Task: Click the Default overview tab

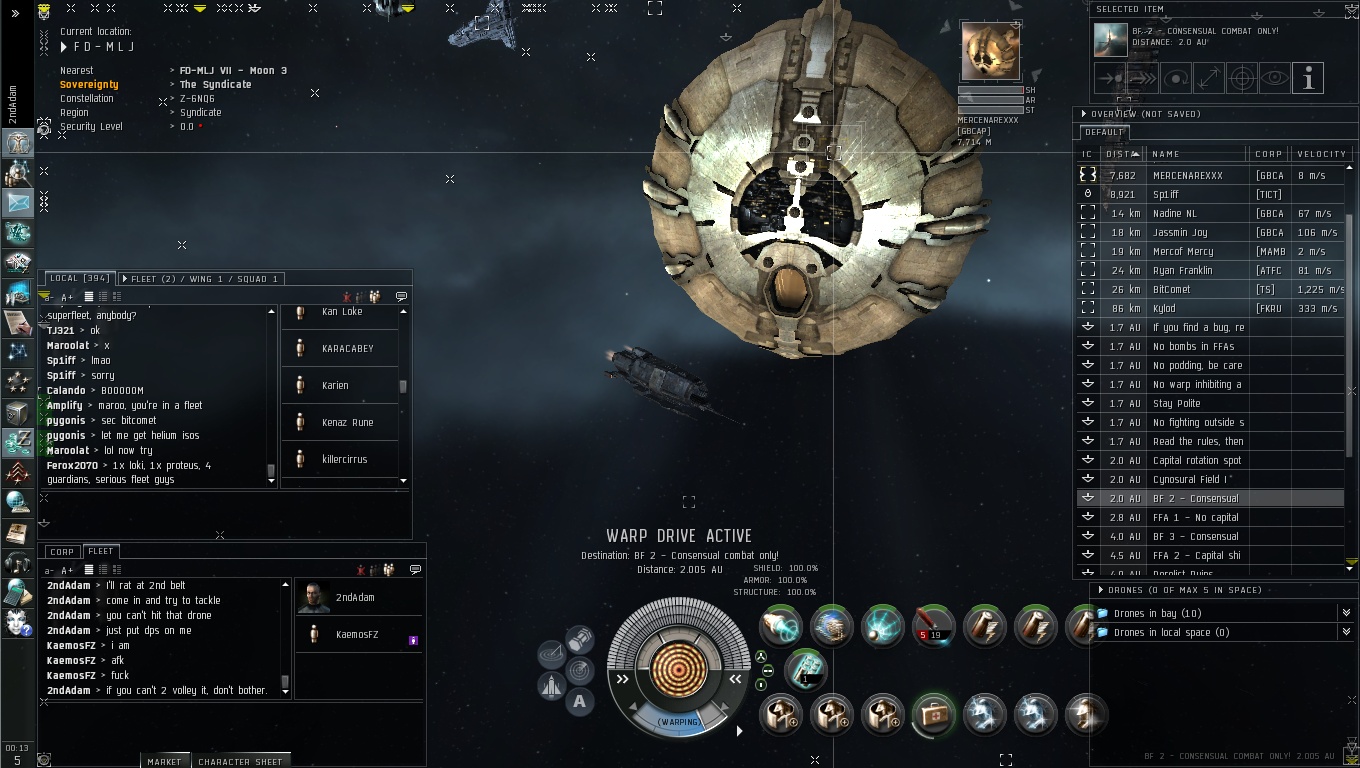Action: pyautogui.click(x=1104, y=132)
